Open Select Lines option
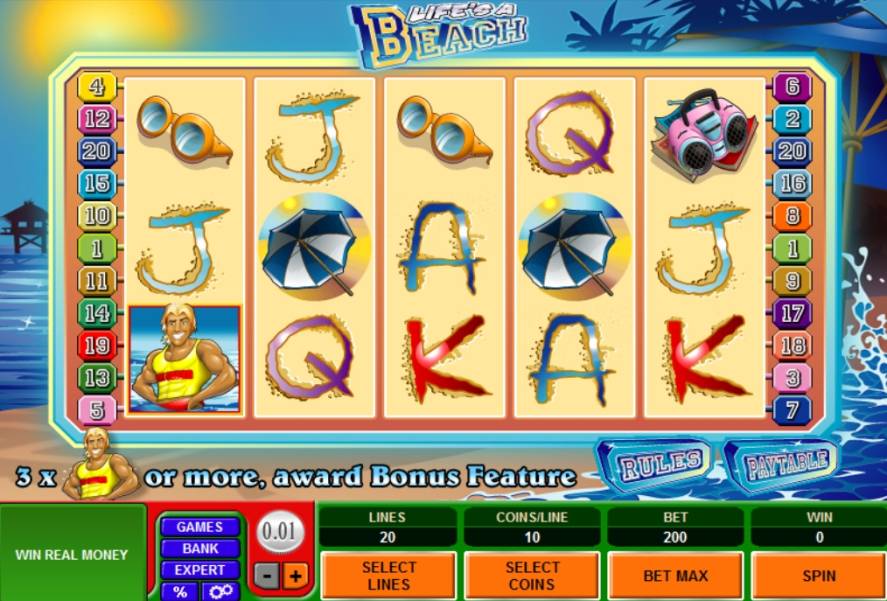Image resolution: width=887 pixels, height=601 pixels. click(x=387, y=575)
